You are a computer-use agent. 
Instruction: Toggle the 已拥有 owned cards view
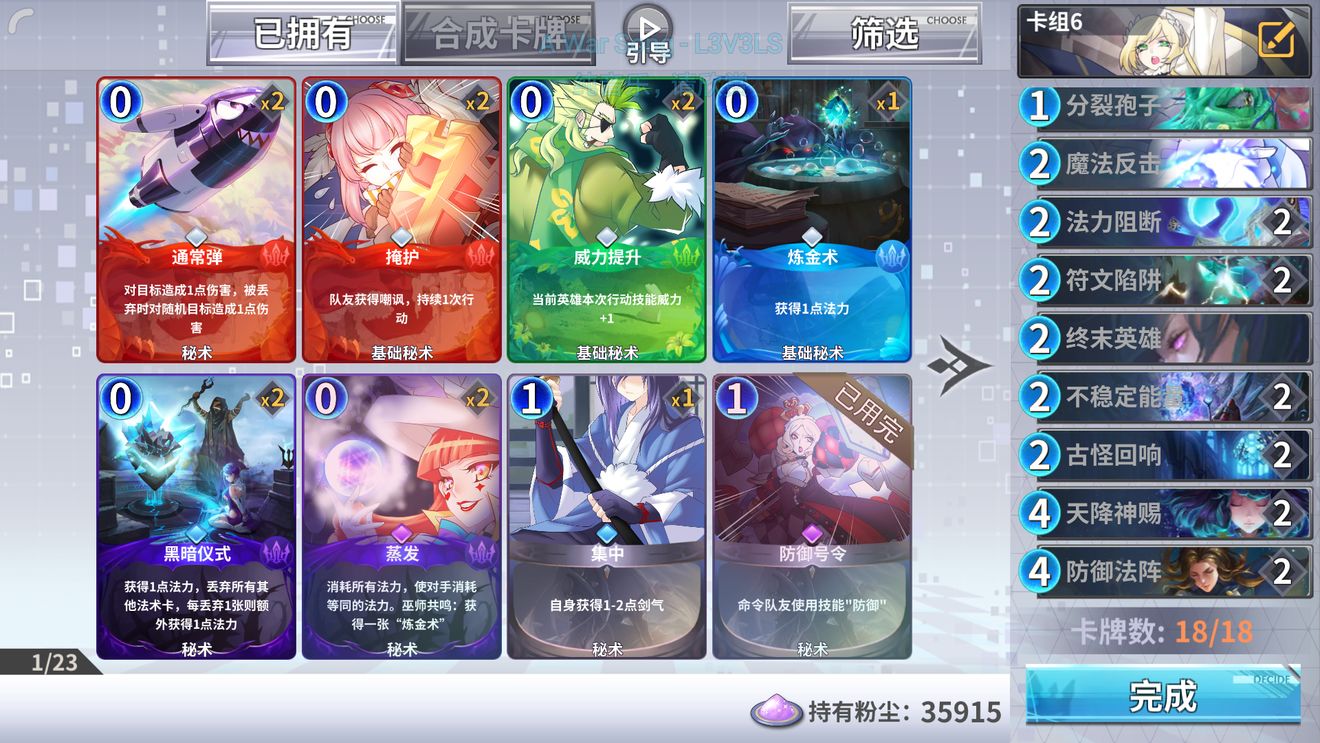[300, 32]
